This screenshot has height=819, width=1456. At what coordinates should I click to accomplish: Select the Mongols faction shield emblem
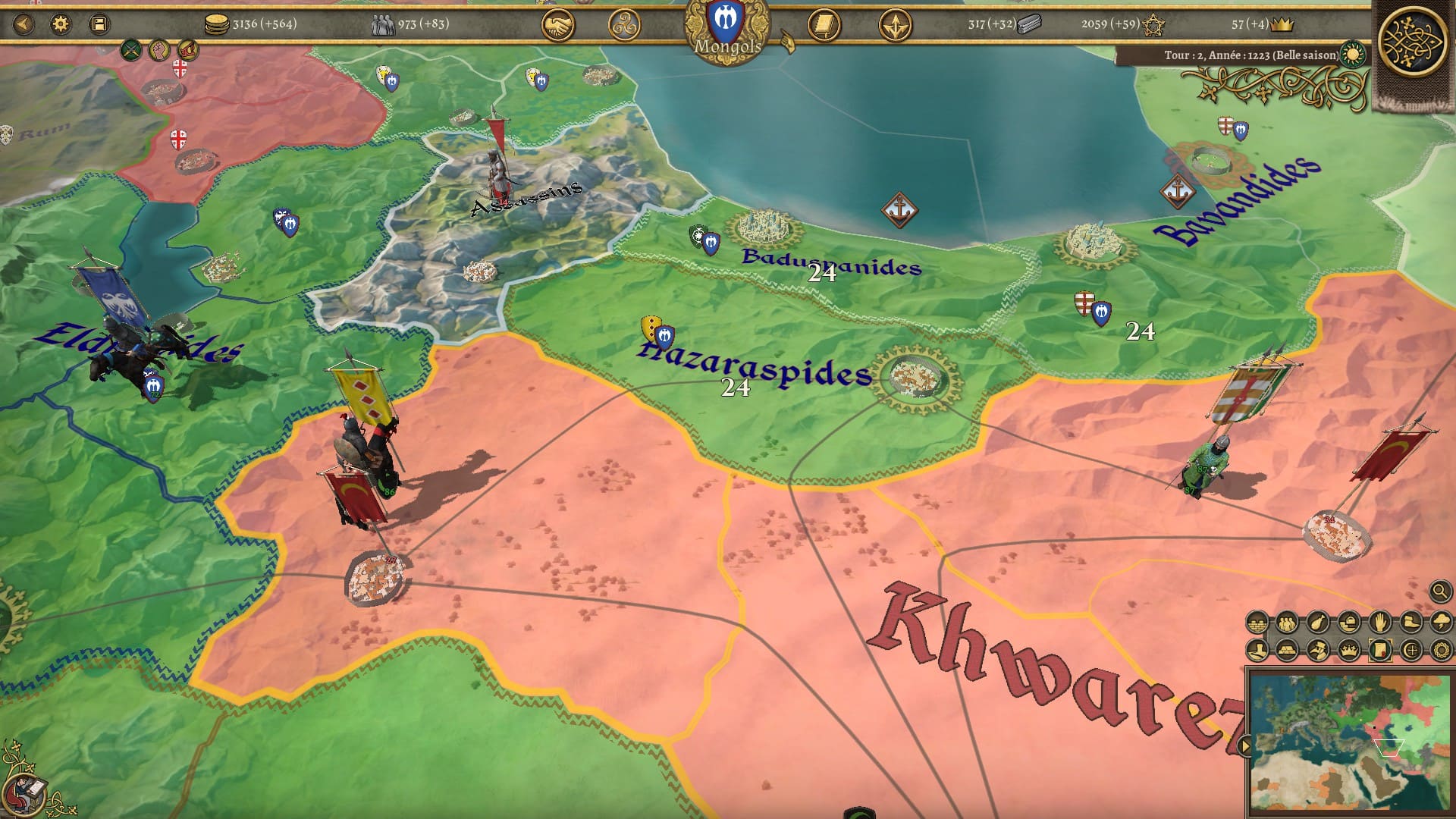point(726,21)
